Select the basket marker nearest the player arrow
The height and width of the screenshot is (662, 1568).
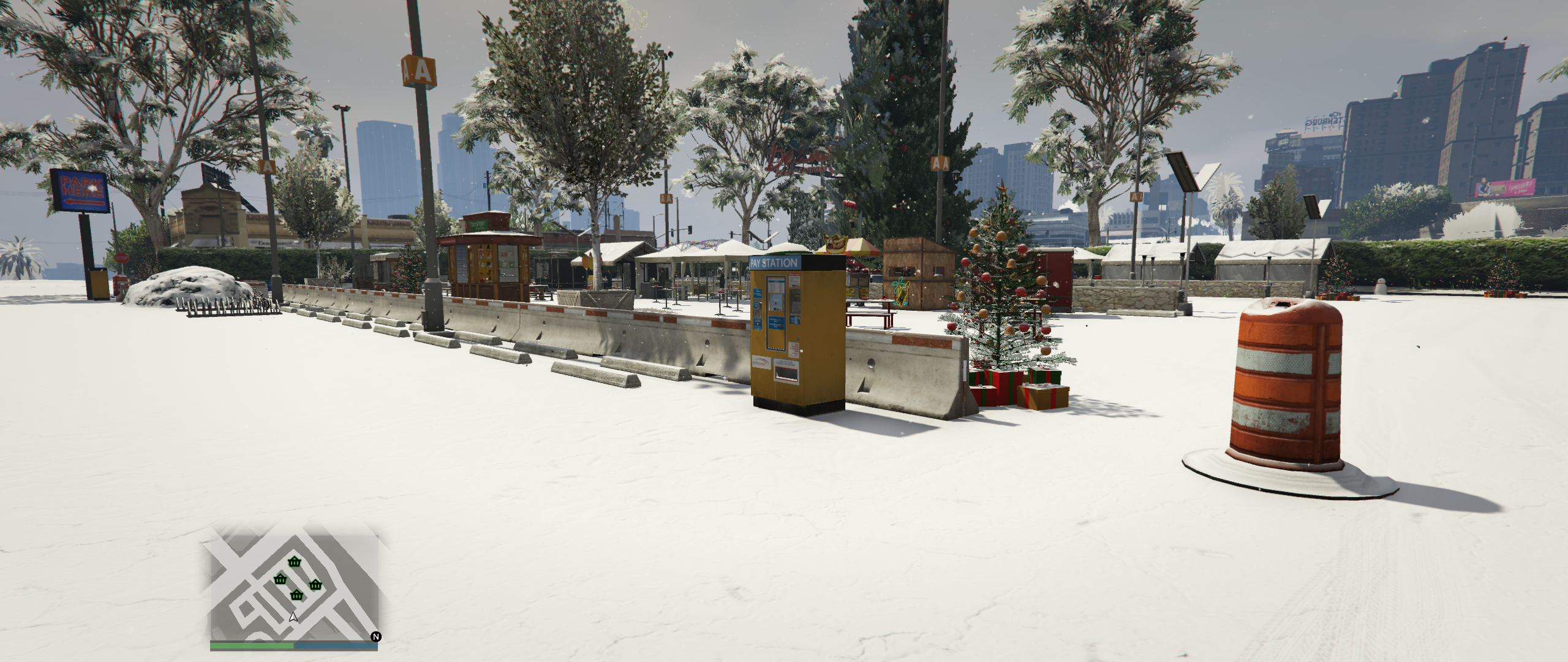[296, 595]
